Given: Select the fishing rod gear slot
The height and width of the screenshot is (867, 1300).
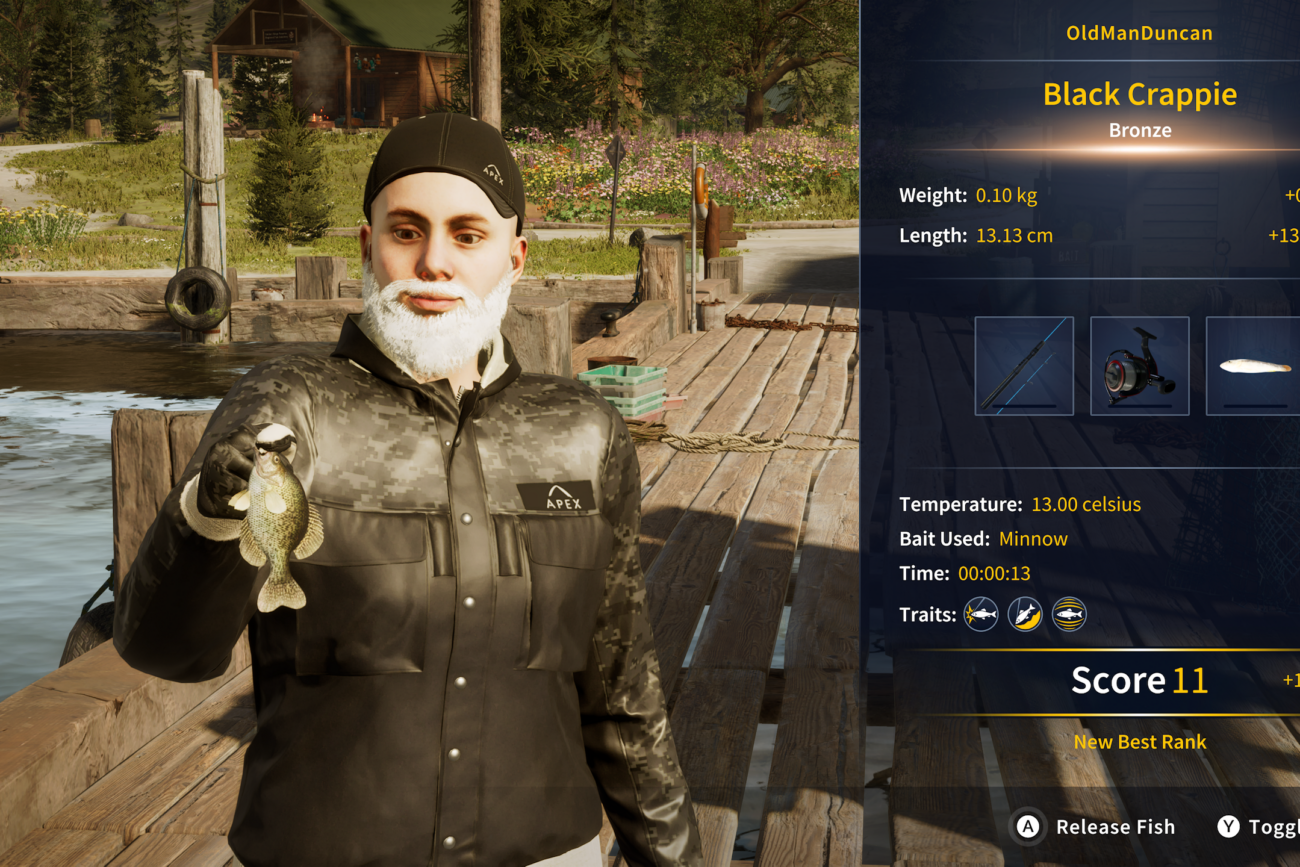Looking at the screenshot, I should (1024, 366).
